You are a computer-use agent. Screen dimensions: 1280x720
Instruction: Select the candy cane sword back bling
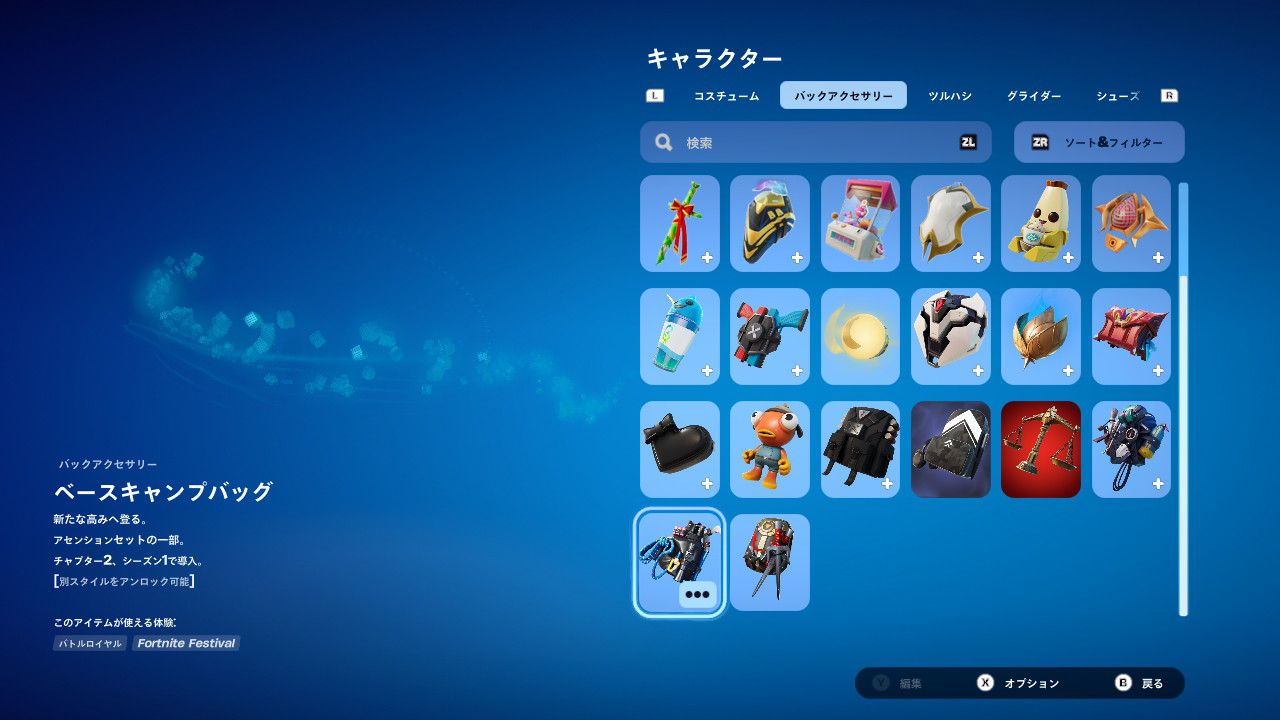coord(680,223)
